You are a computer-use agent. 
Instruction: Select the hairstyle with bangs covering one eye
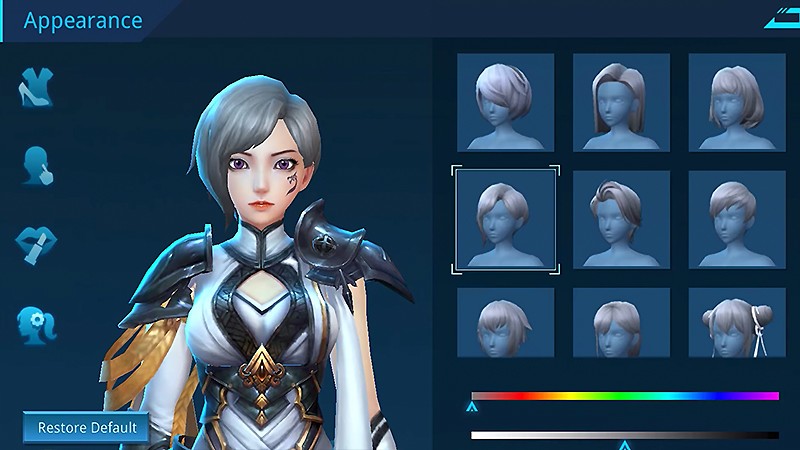pos(505,102)
